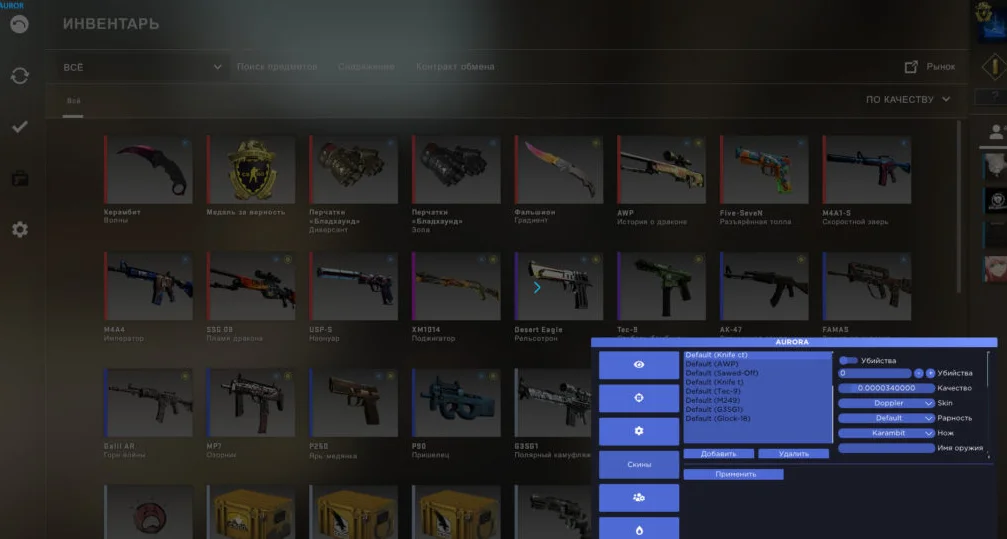Open the settings gear in left sidebar
The image size is (1007, 539).
tap(20, 230)
